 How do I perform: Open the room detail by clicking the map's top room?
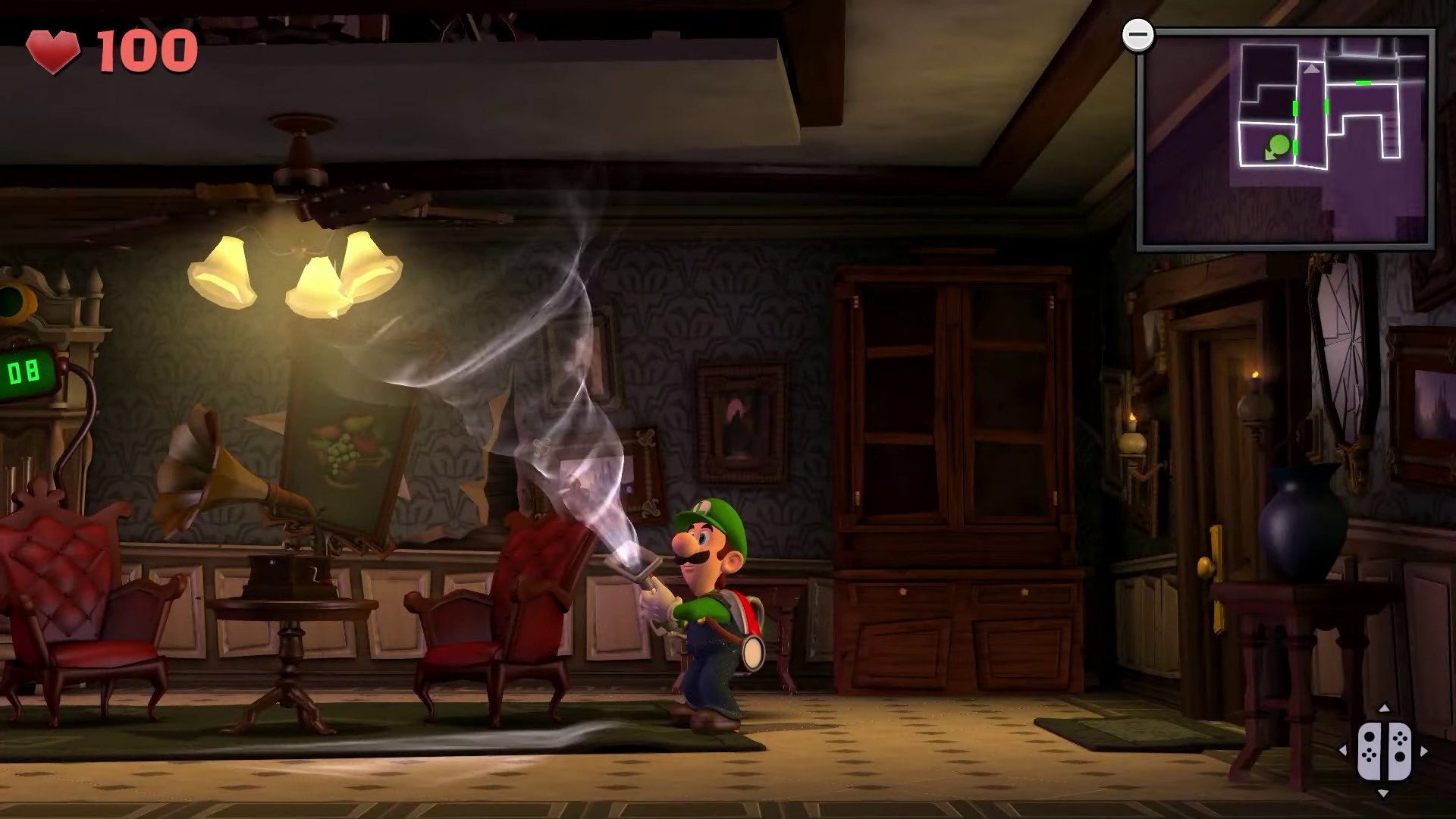(x=1268, y=61)
